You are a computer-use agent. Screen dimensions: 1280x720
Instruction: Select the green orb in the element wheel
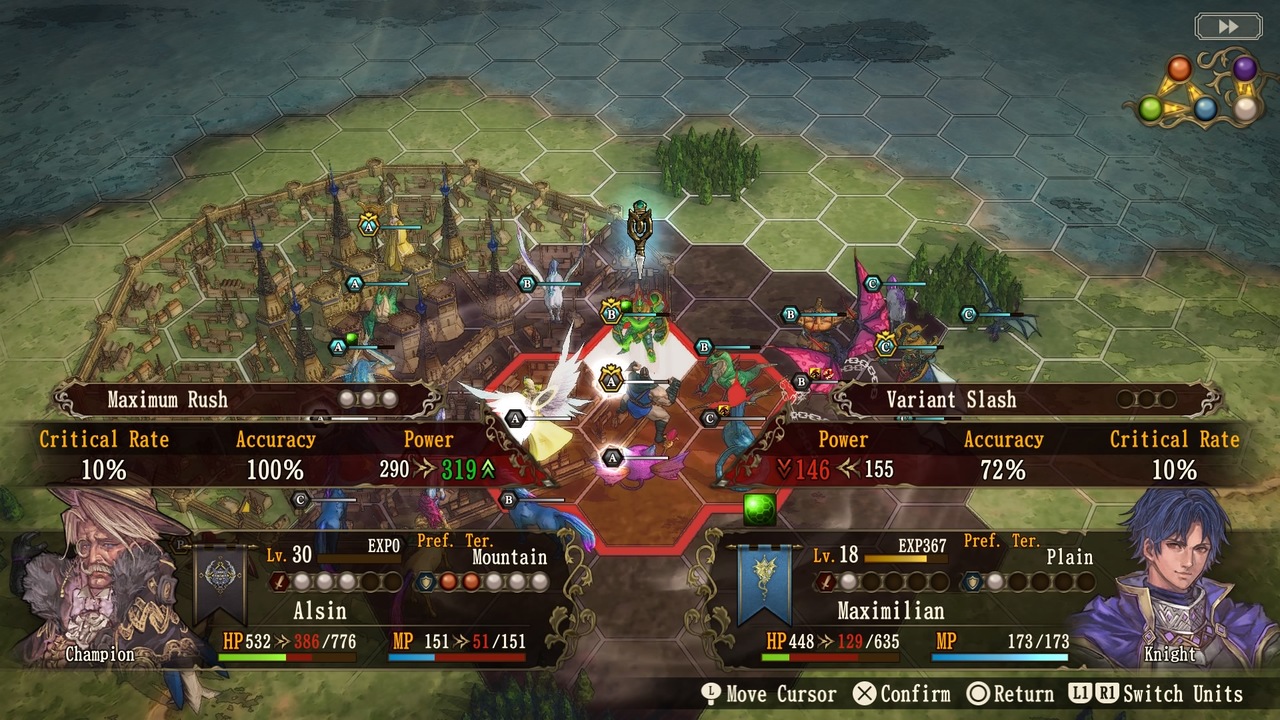click(x=1151, y=109)
